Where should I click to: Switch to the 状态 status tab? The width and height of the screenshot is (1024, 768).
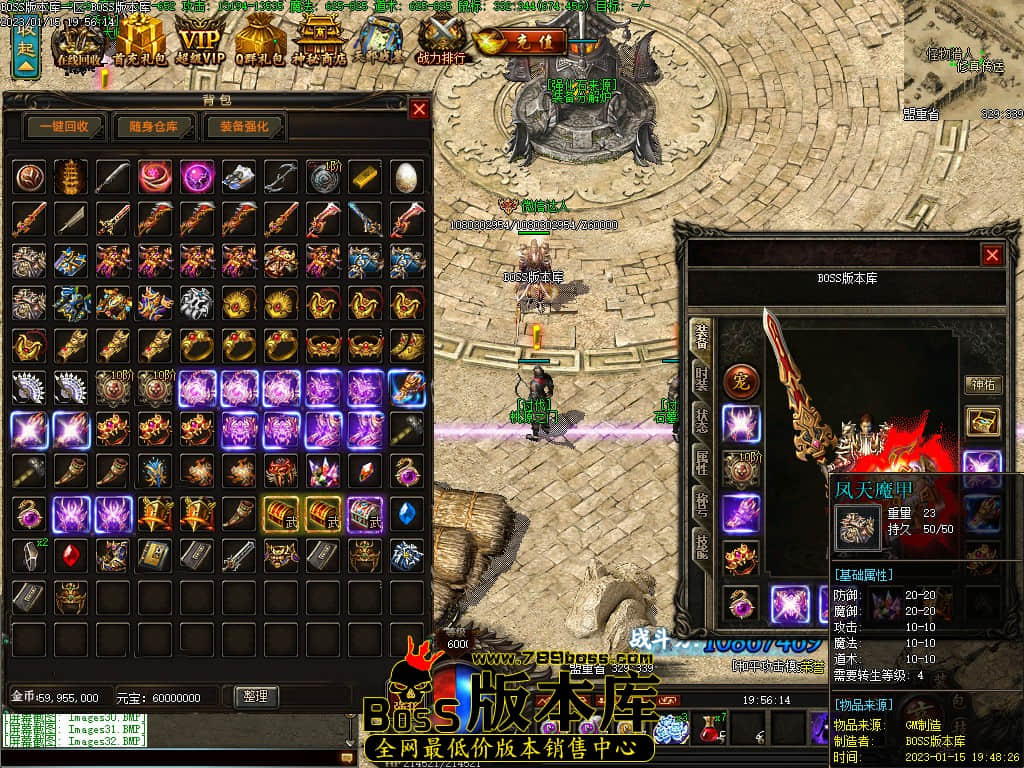pyautogui.click(x=702, y=420)
